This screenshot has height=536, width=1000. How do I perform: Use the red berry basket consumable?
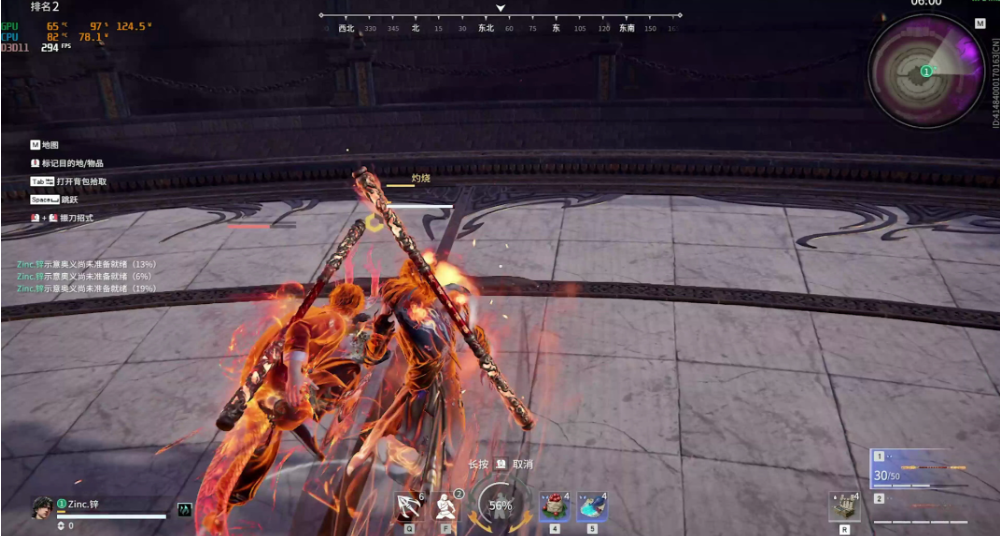(554, 507)
